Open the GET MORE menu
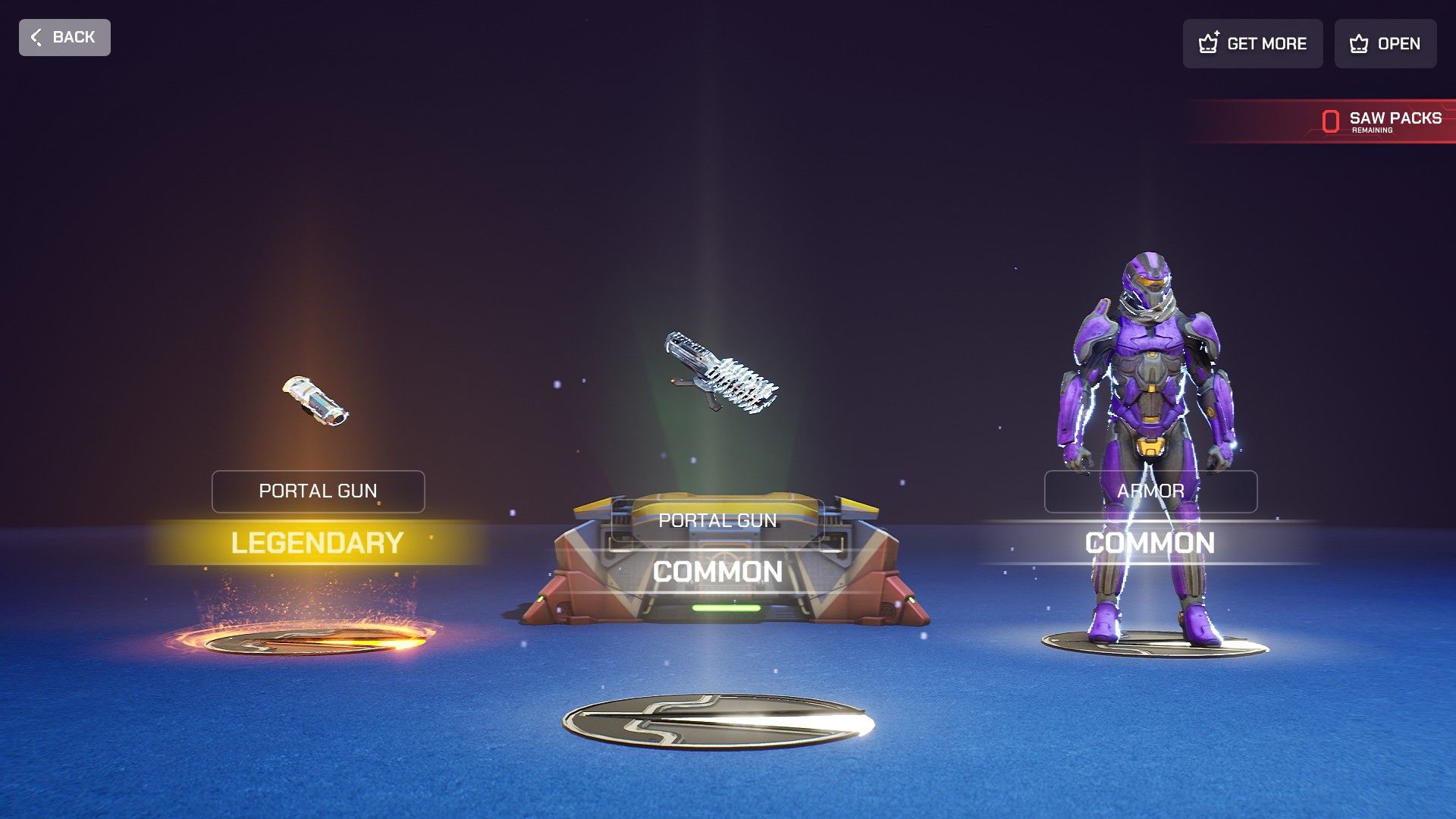The width and height of the screenshot is (1456, 819). tap(1252, 43)
